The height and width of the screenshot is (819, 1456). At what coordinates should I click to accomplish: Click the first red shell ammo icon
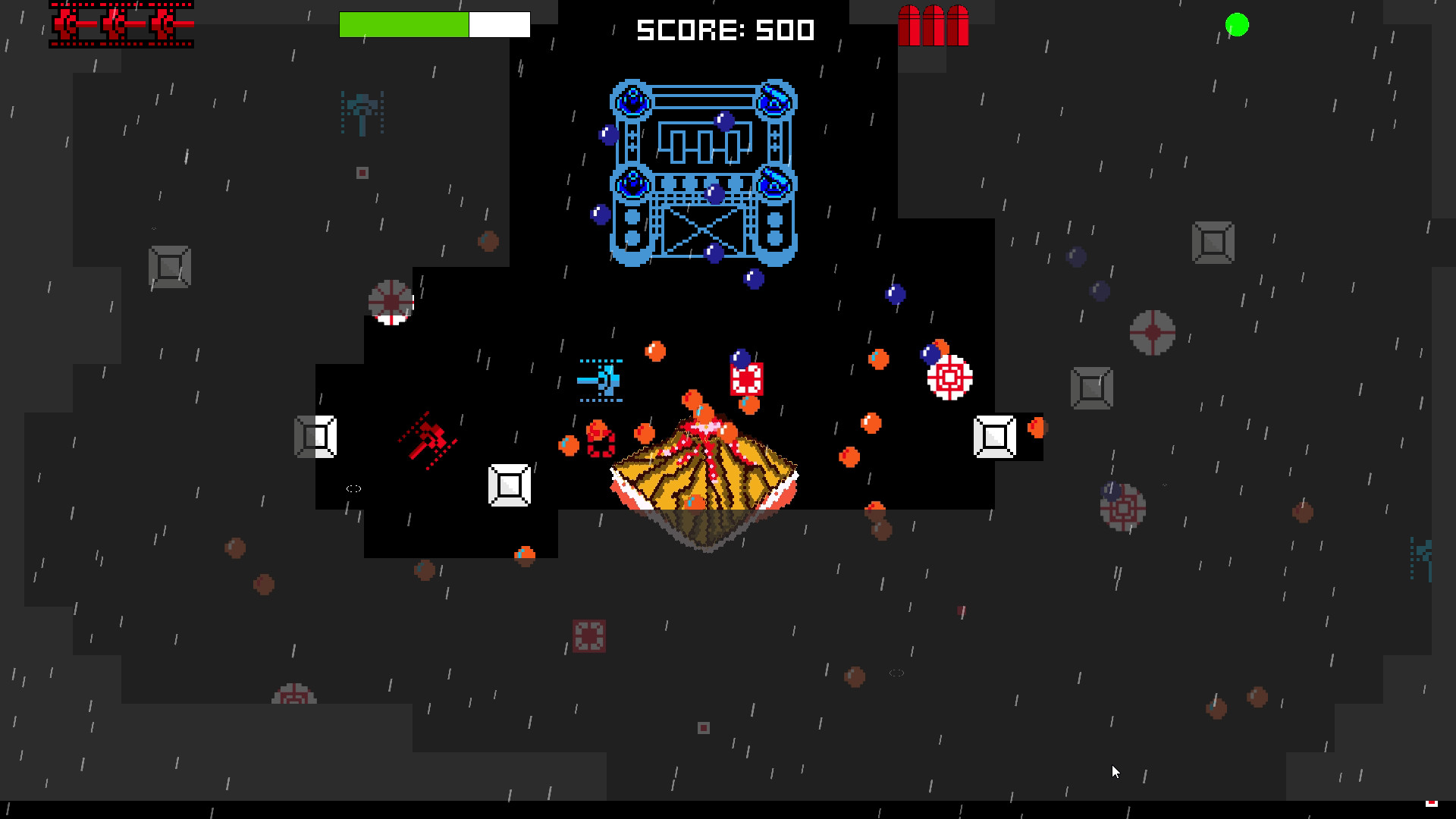[909, 27]
